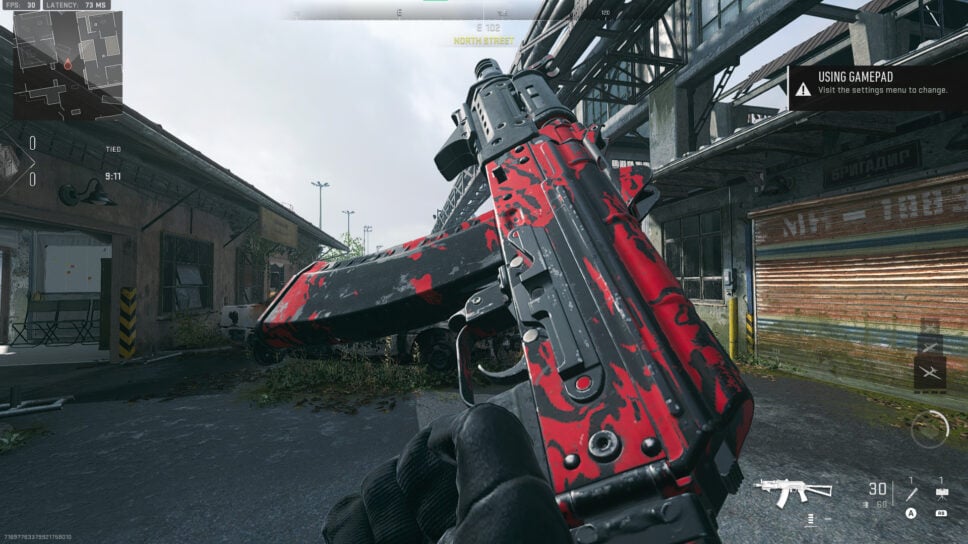Select the highlighted bottom killstreak plane icon
Viewport: 968px width, 544px height.
(929, 373)
